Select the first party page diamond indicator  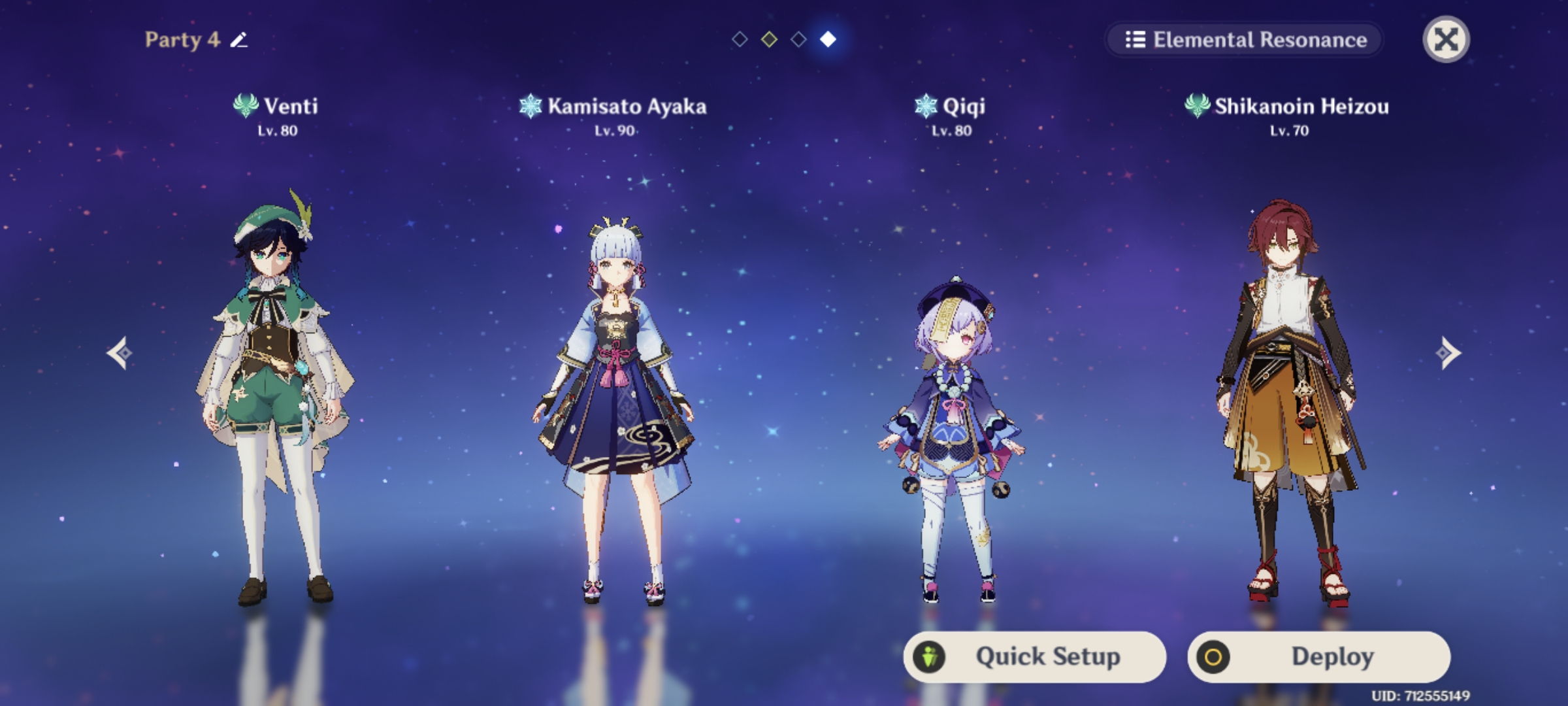[740, 39]
